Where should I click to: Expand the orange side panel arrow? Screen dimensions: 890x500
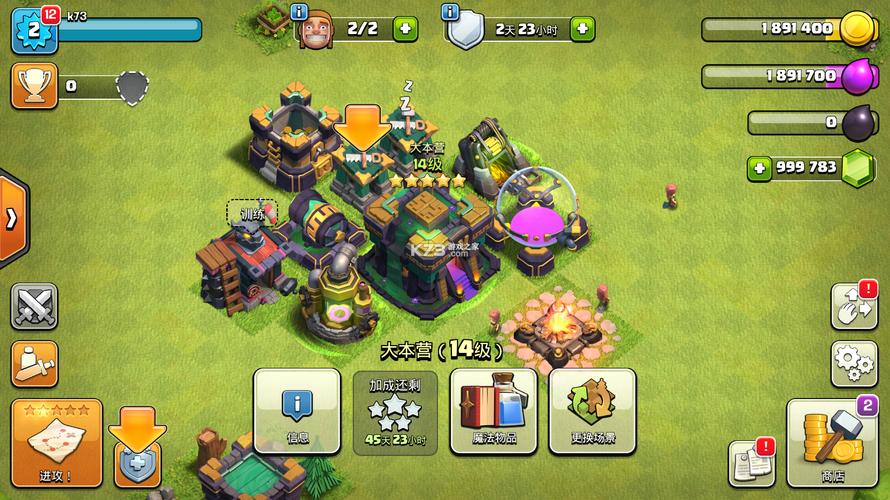[11, 219]
